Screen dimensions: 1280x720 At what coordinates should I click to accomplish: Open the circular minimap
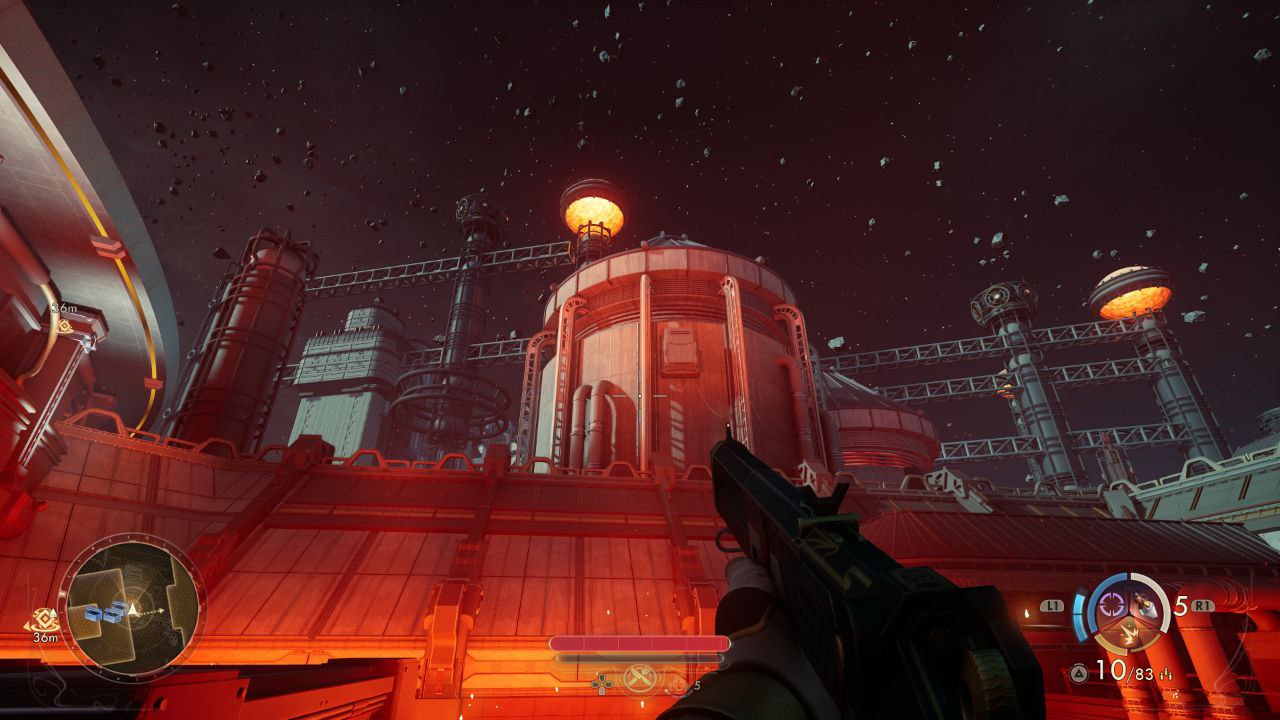[x=131, y=606]
